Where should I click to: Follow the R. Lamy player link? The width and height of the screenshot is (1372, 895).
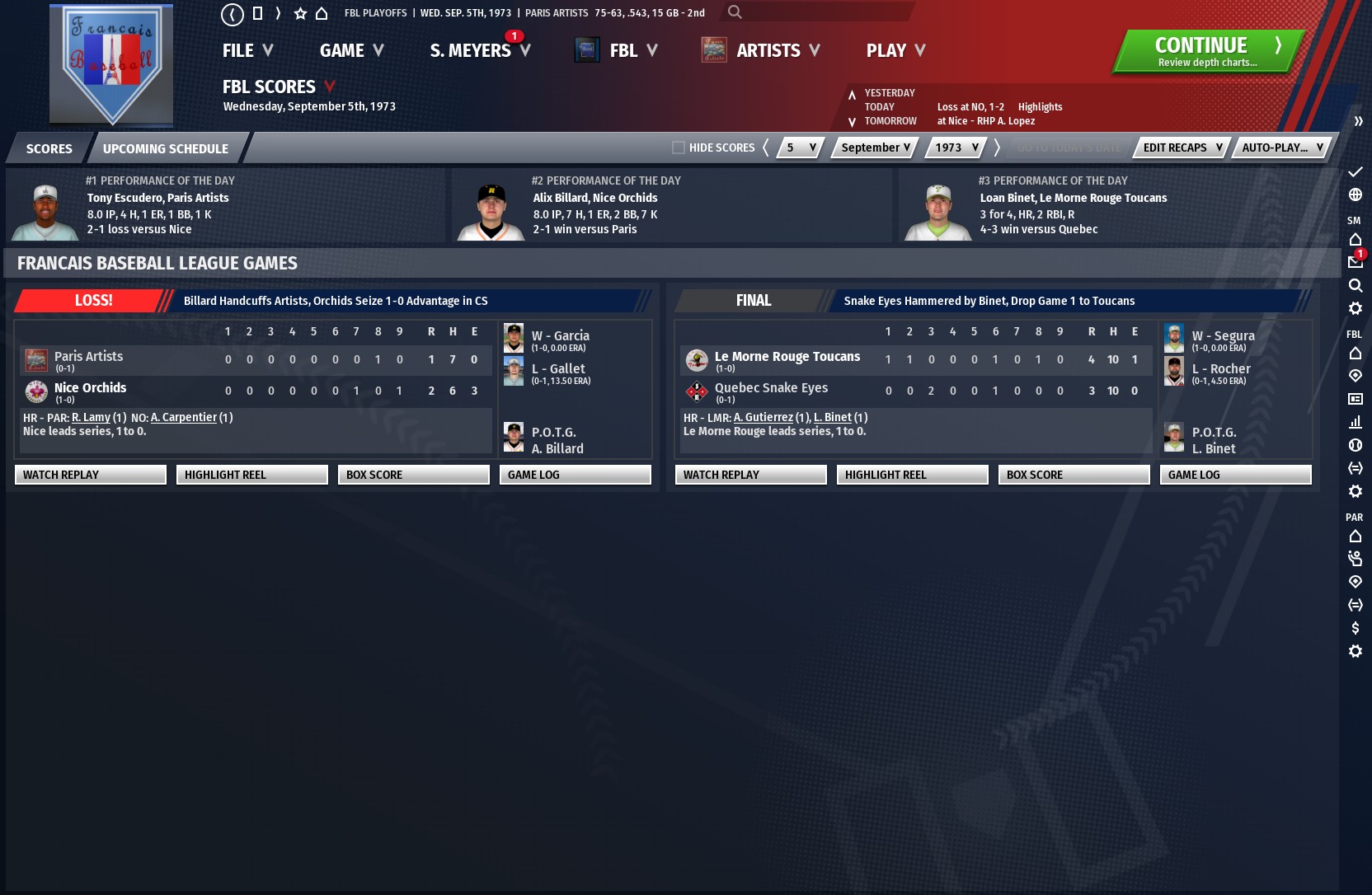91,418
